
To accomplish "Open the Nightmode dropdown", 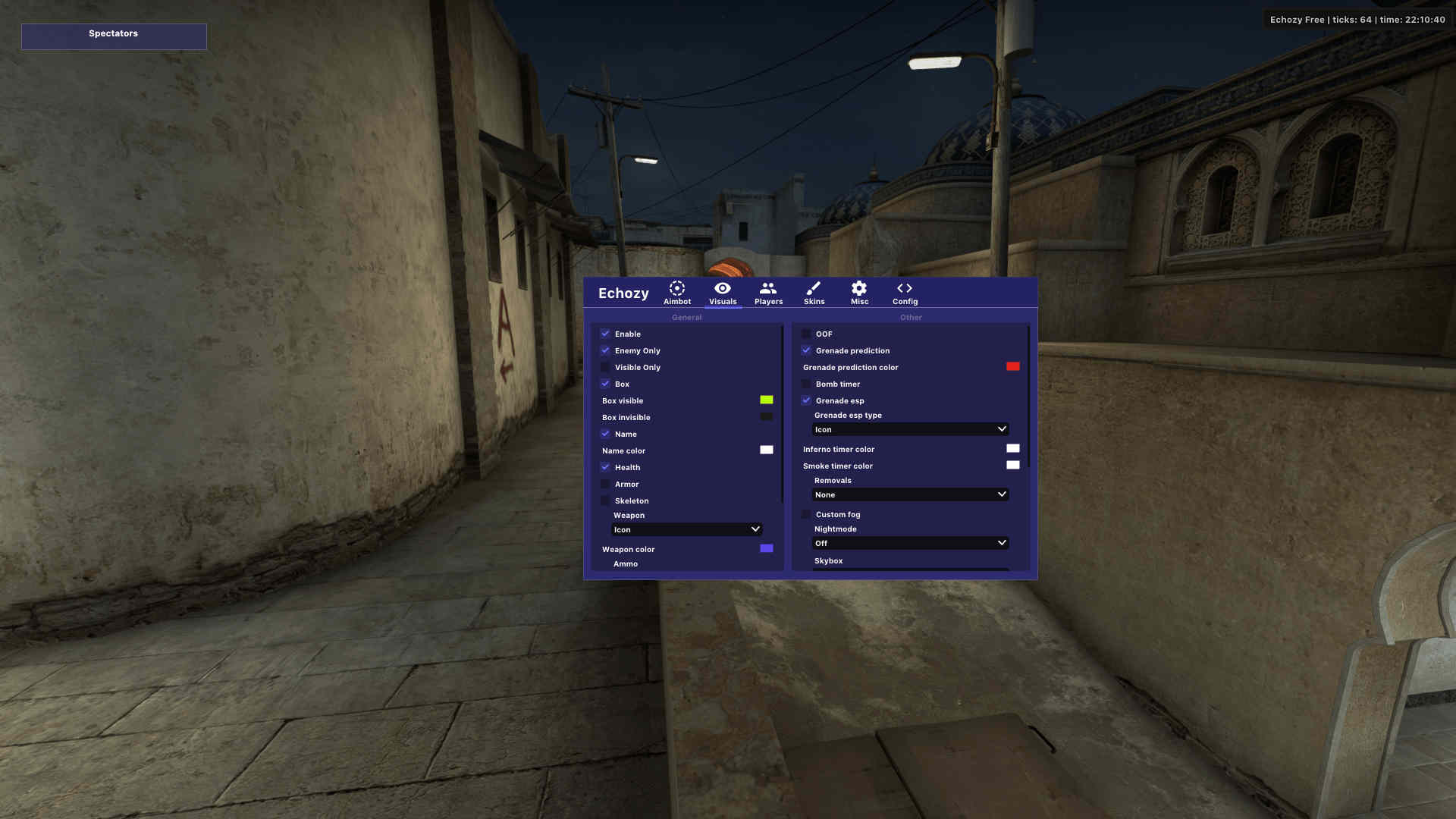I will (x=910, y=543).
